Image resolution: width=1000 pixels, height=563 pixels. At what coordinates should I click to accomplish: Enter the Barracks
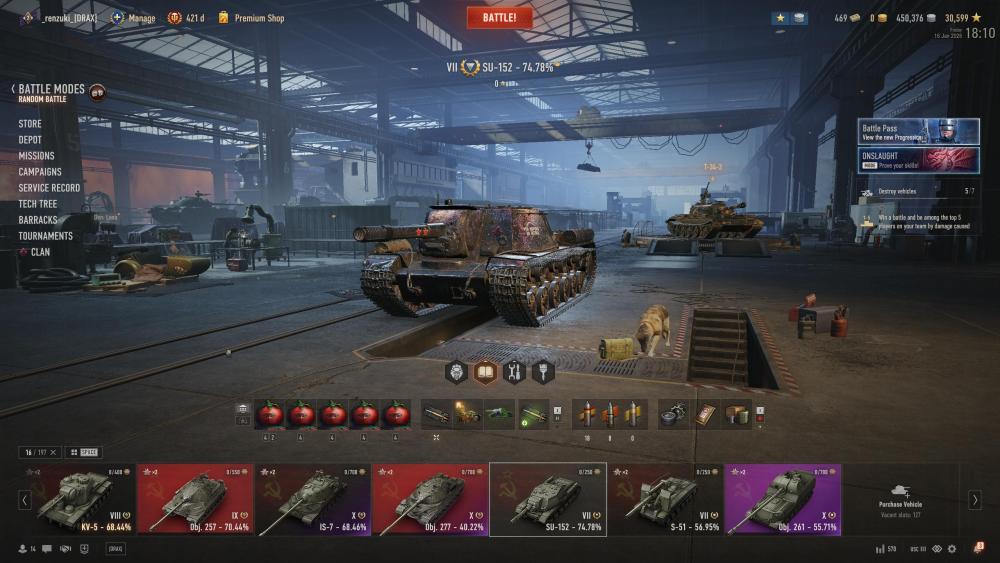point(38,220)
